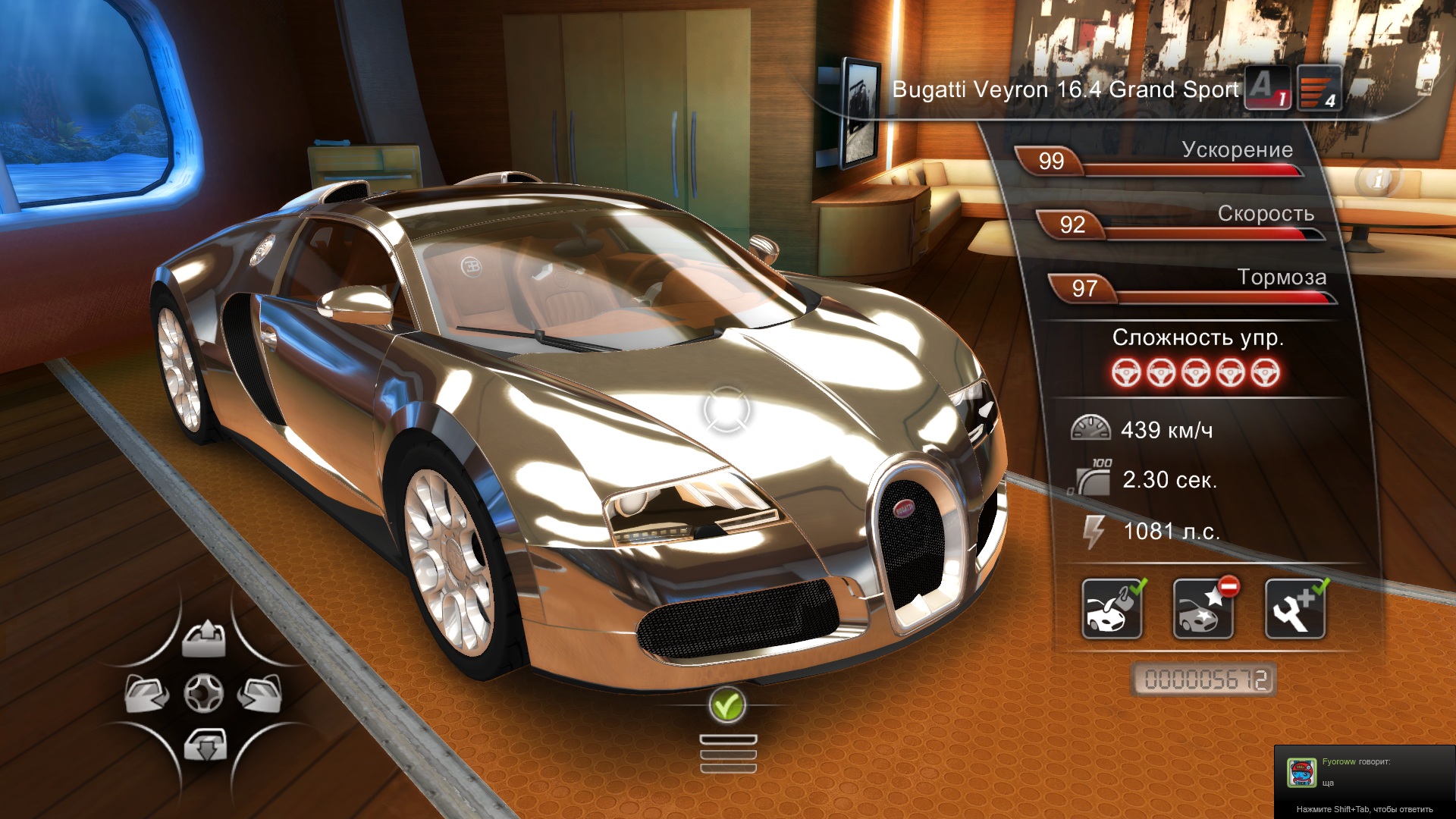Open the stacked bars menu below the checkmark
Screen dimensions: 1456x819
point(728,754)
